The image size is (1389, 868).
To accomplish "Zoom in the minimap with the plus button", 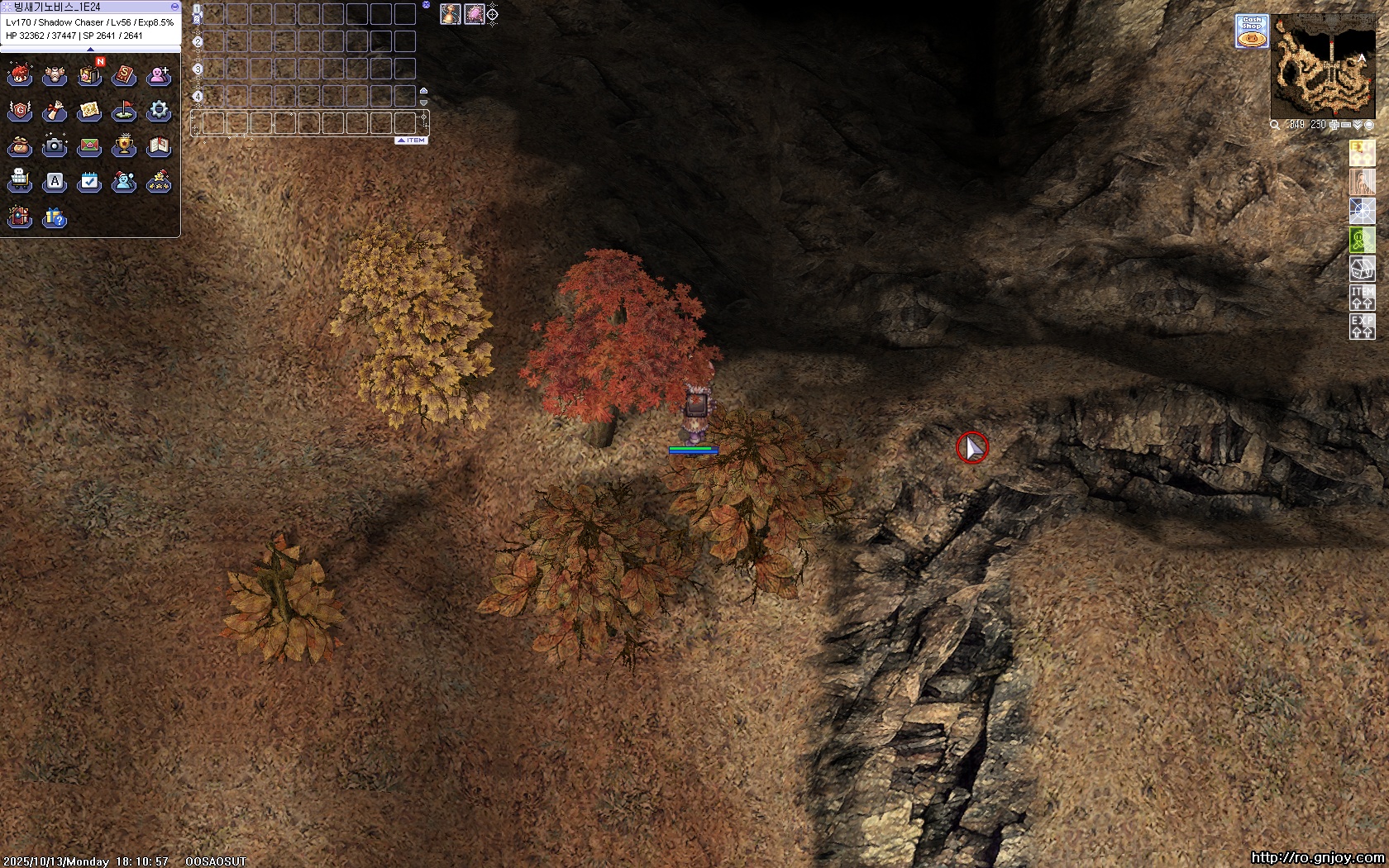I will [x=1334, y=125].
